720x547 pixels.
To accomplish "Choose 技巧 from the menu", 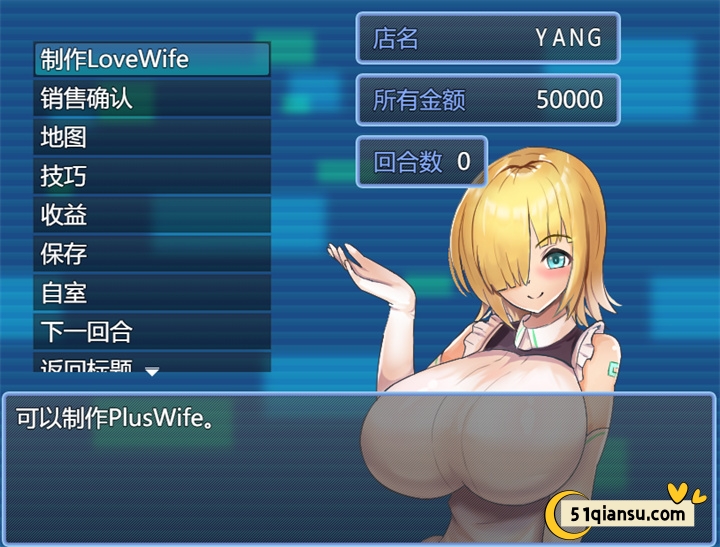I will click(x=152, y=176).
